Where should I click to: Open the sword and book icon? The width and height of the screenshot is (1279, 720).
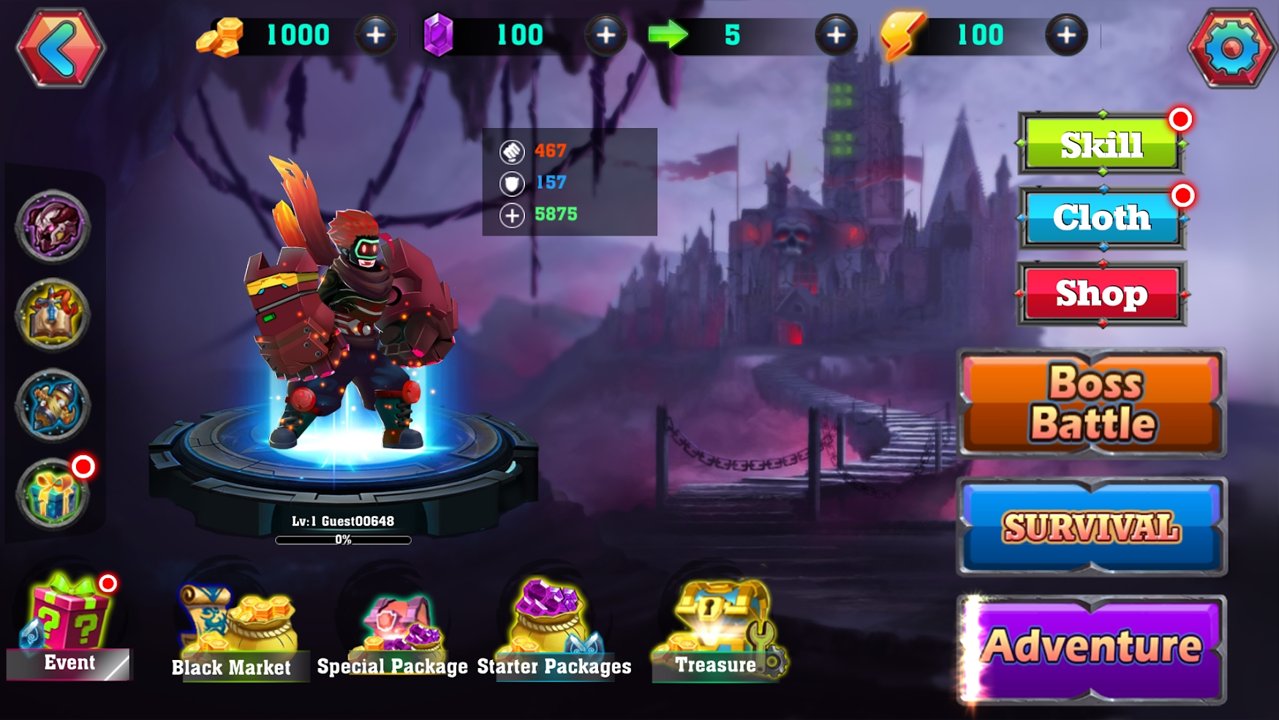click(x=53, y=316)
